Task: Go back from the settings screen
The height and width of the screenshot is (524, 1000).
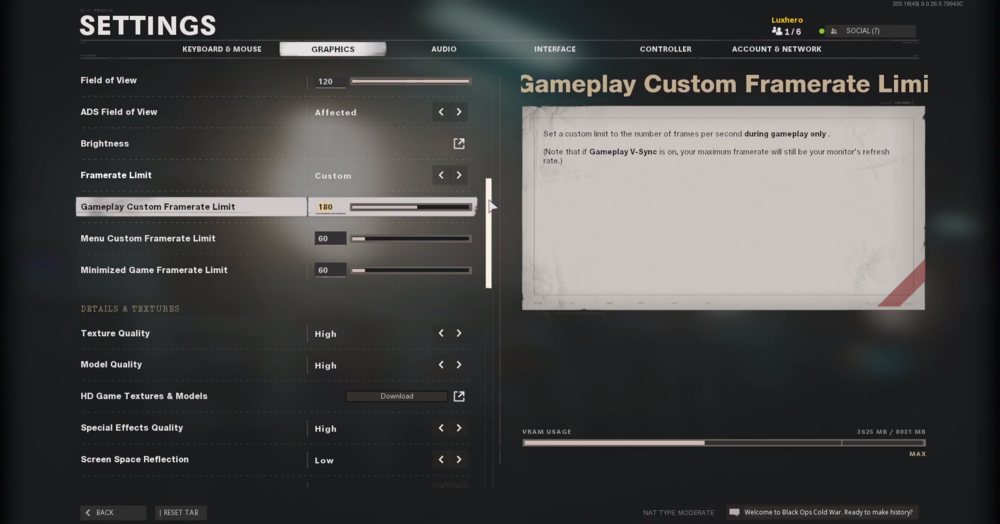Action: (x=112, y=513)
